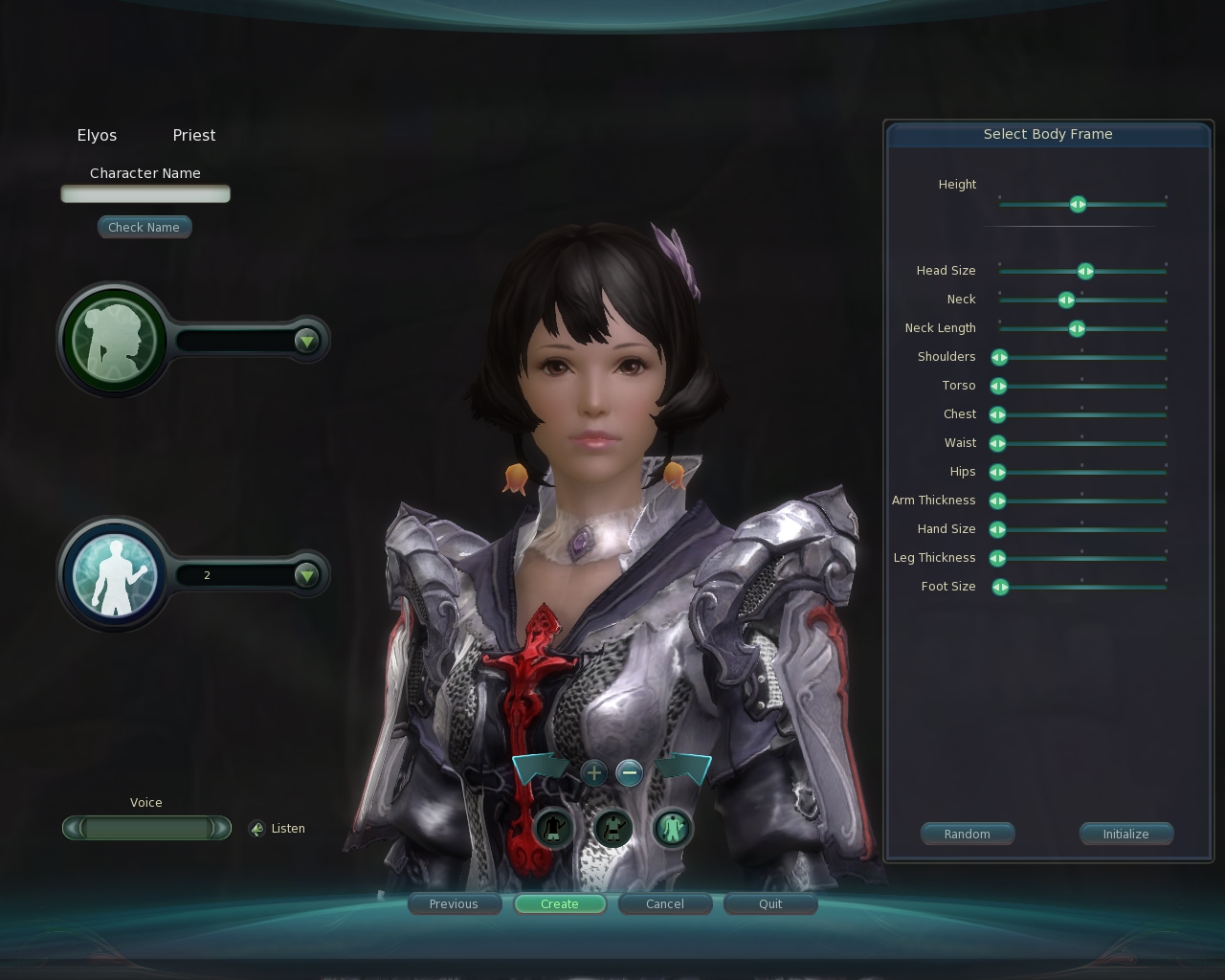
Task: Rotate the character right using the curved arrow
Action: (x=685, y=766)
